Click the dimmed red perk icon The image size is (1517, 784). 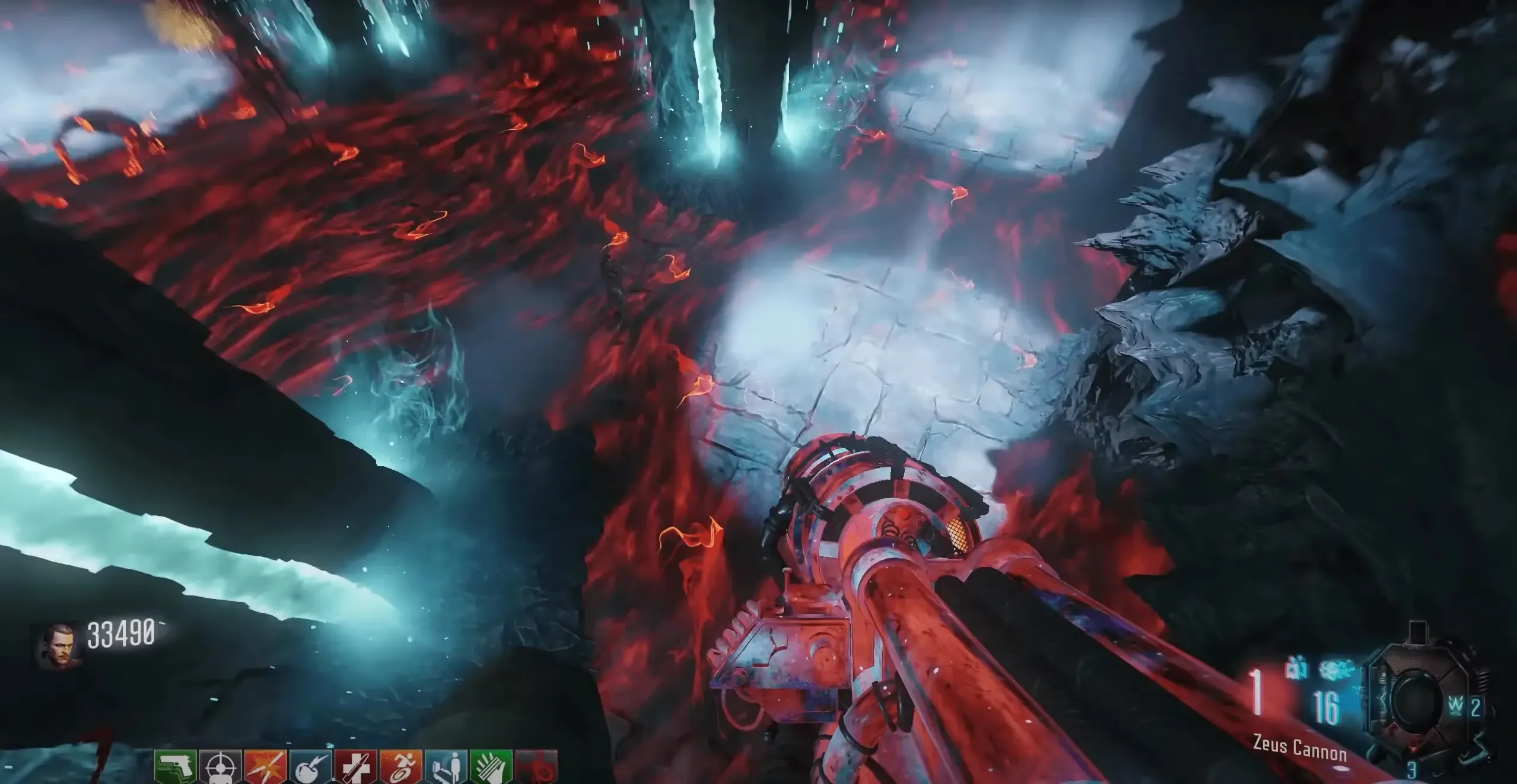pyautogui.click(x=536, y=767)
